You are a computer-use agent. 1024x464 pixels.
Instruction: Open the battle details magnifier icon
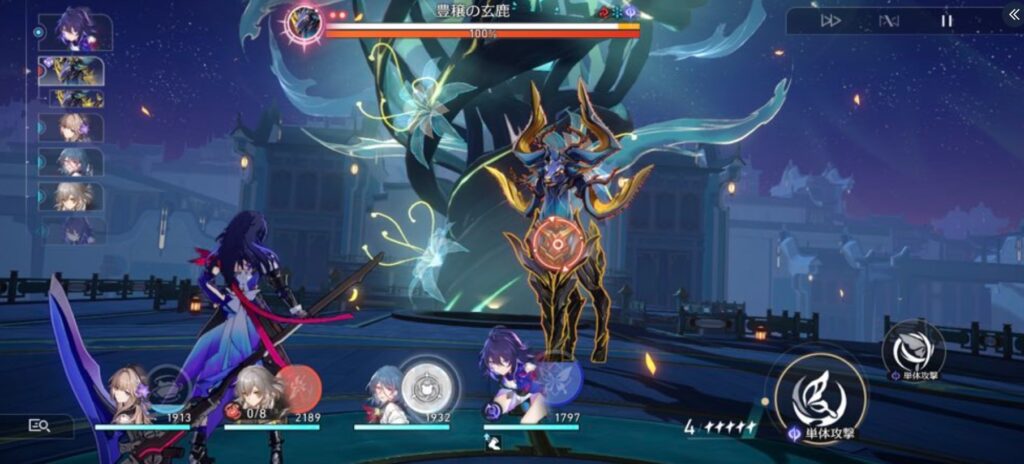tap(39, 425)
